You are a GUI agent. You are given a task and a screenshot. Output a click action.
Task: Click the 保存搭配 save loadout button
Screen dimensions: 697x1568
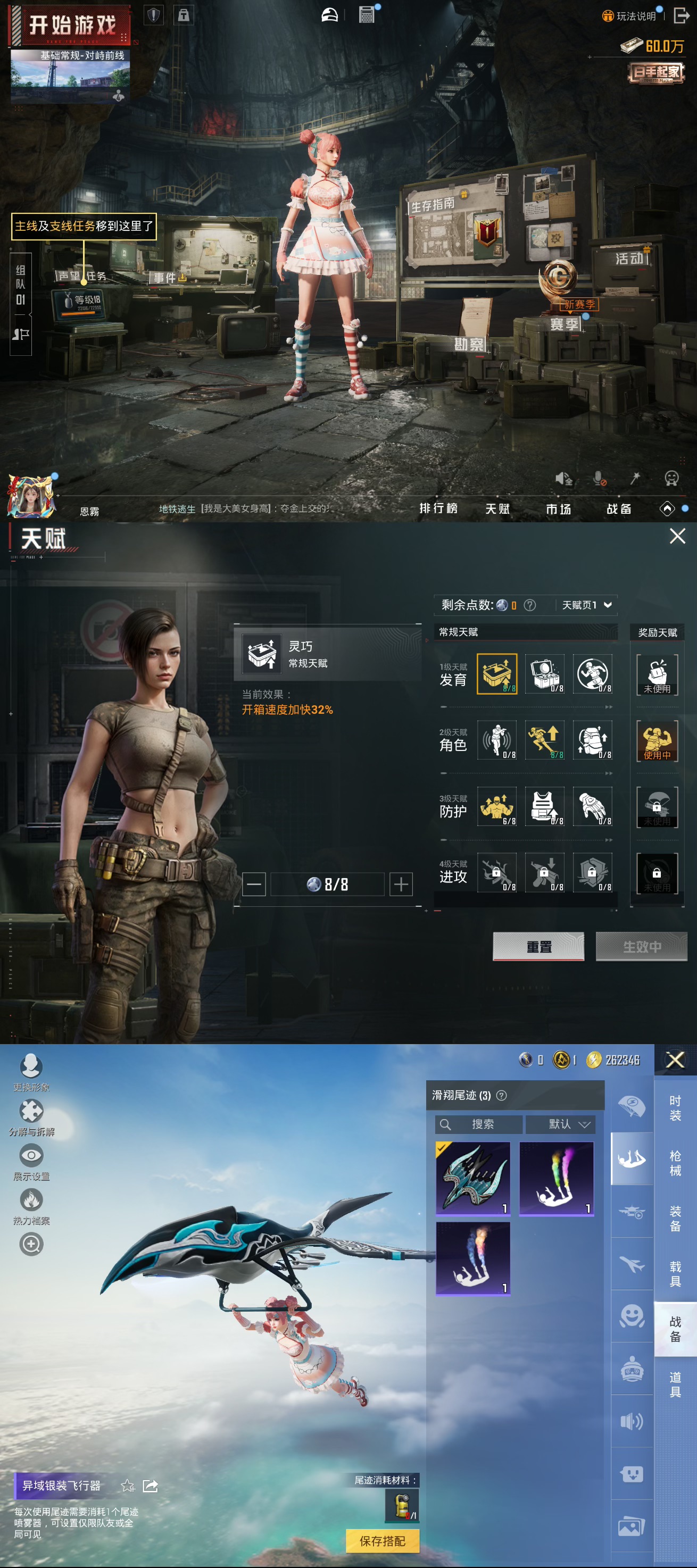click(381, 1541)
